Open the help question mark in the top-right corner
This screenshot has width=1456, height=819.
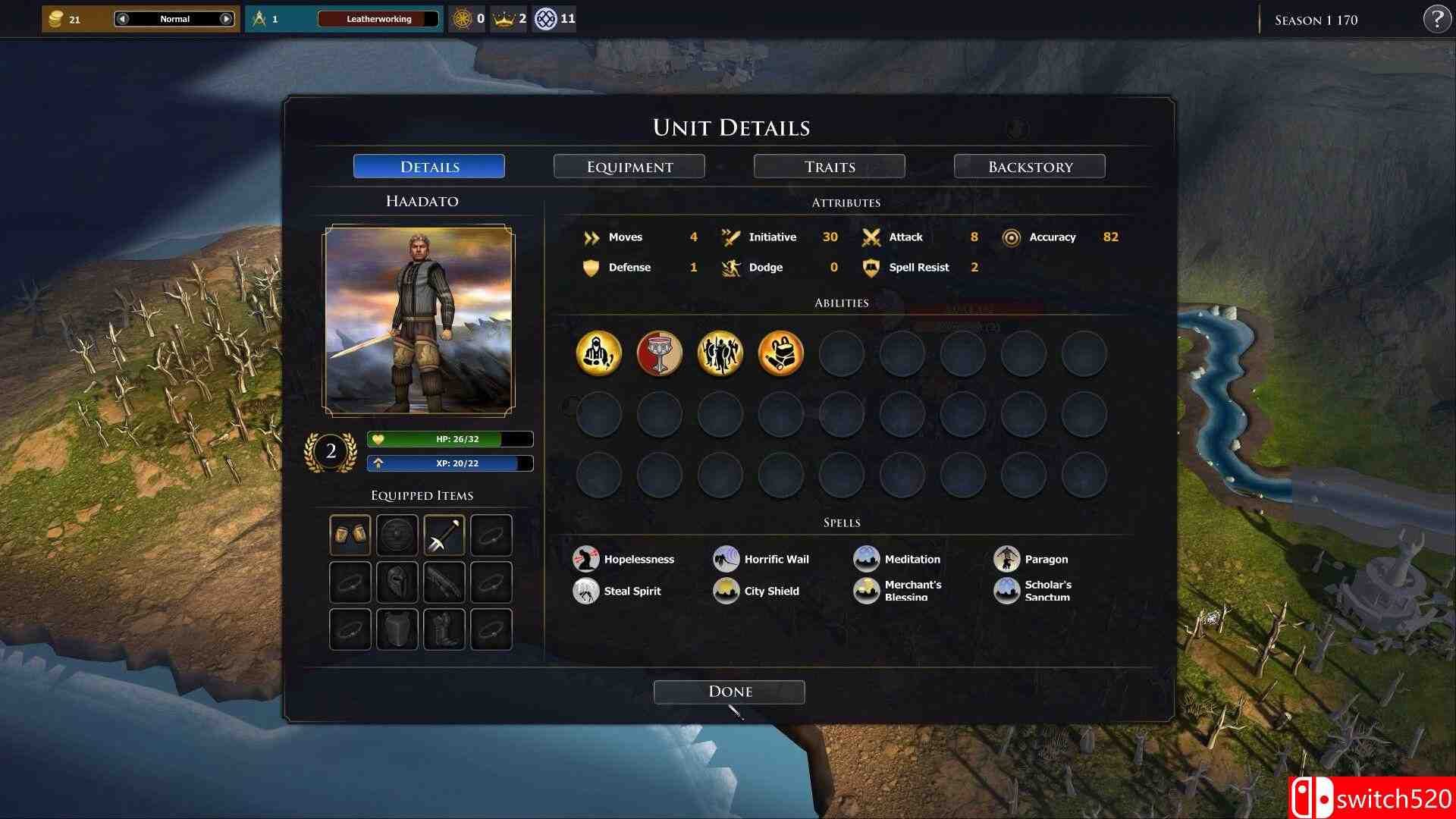1438,19
